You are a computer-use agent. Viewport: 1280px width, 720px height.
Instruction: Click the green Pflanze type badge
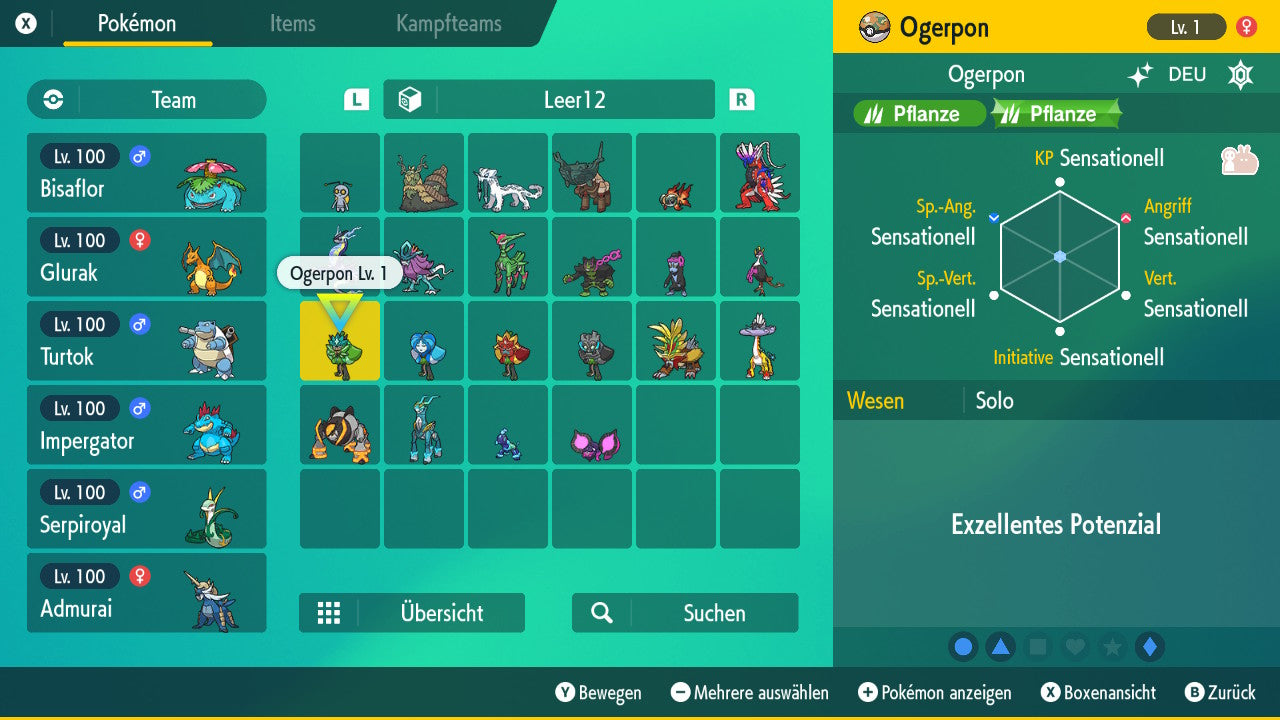pos(918,113)
